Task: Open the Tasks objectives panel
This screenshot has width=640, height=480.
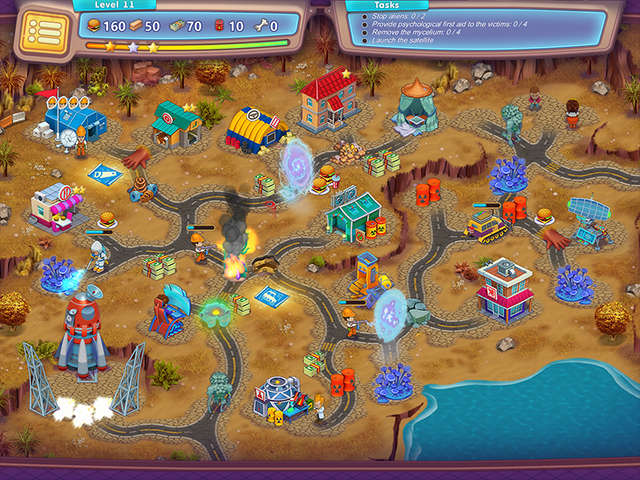Action: [385, 6]
